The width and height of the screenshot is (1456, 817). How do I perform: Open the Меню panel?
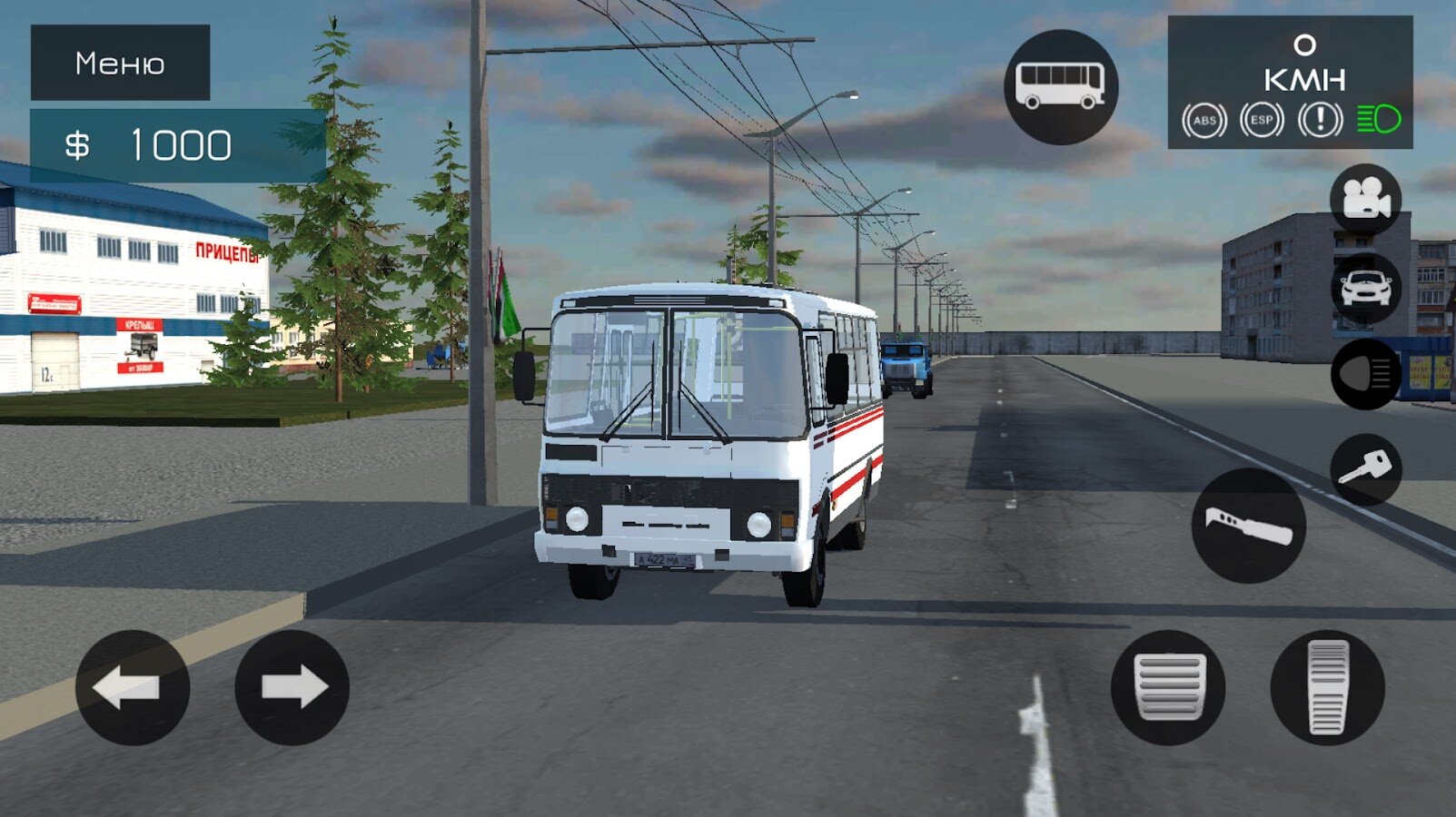[119, 64]
